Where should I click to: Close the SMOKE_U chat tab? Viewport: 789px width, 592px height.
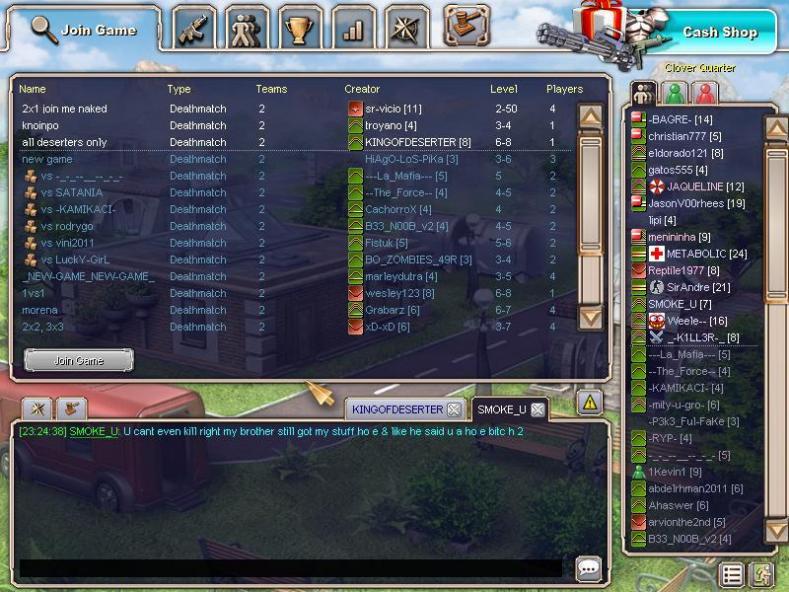tap(538, 409)
